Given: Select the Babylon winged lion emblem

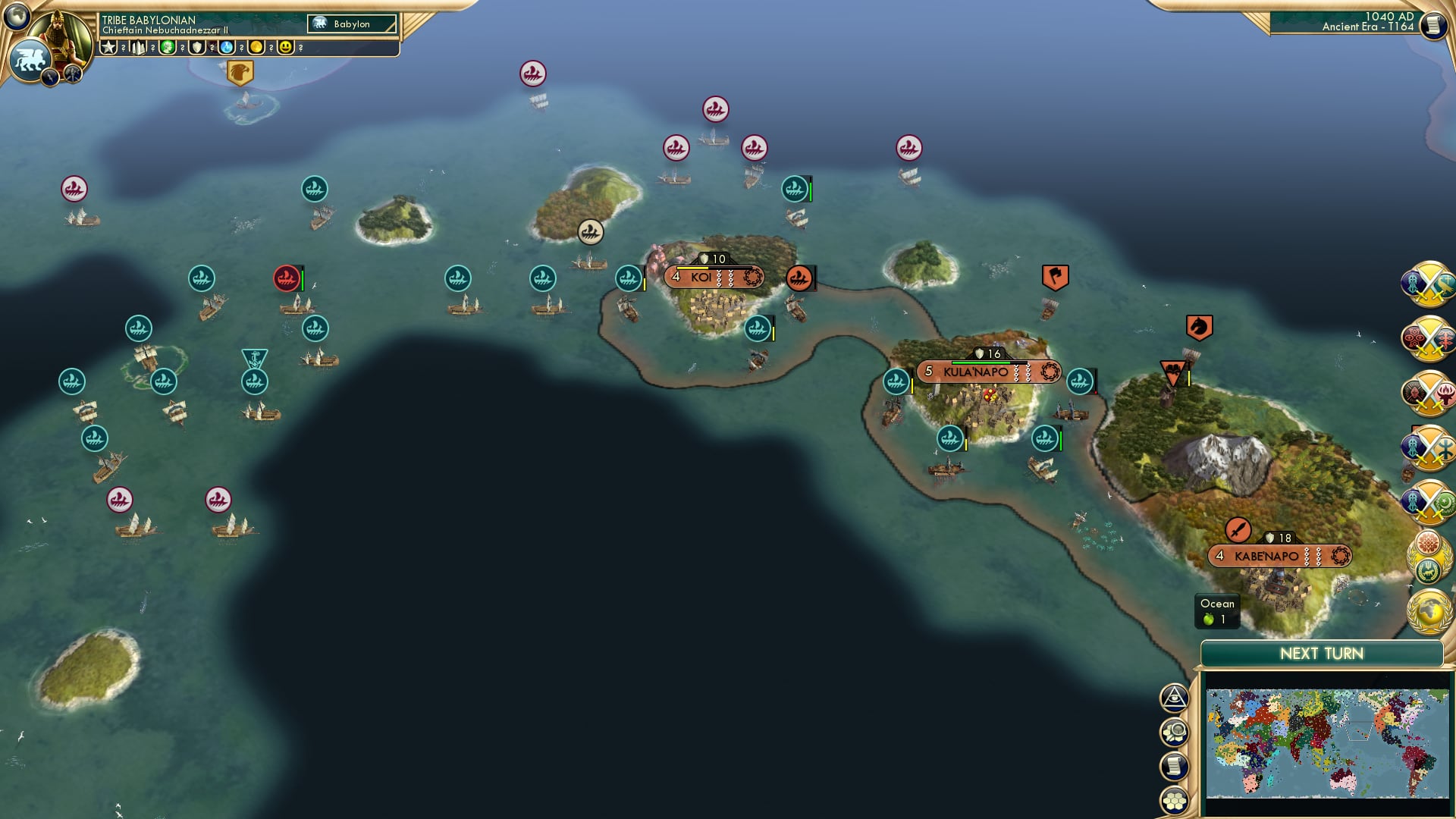Looking at the screenshot, I should click(x=31, y=58).
